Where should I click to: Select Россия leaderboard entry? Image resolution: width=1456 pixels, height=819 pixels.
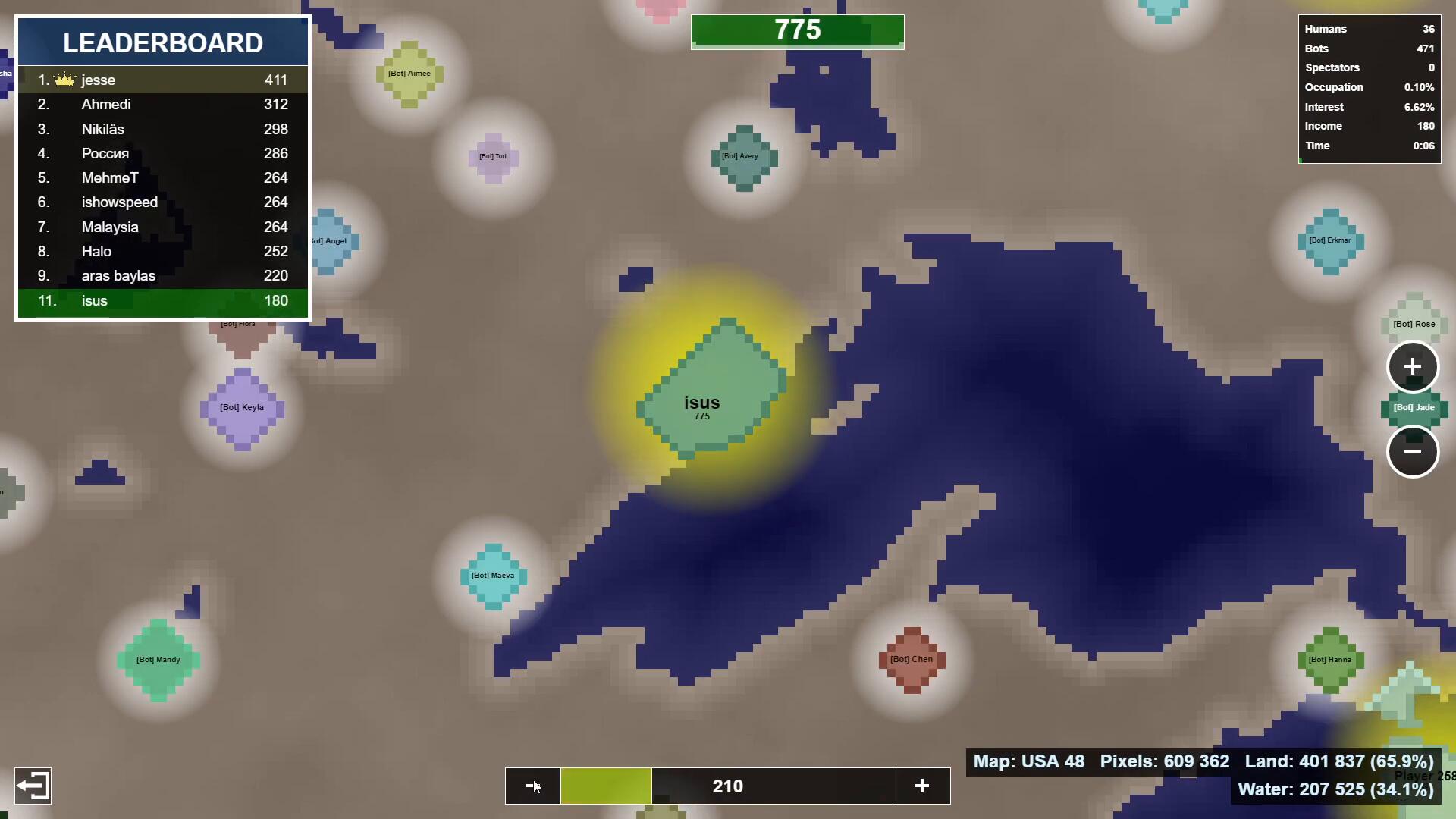[x=162, y=154]
